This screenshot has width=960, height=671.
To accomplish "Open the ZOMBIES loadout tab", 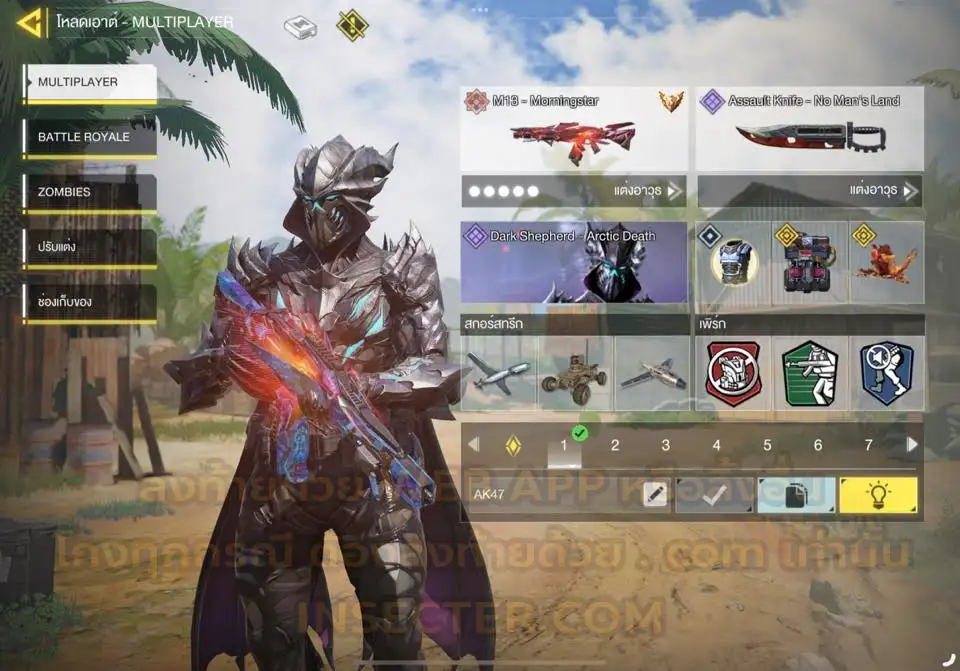I will click(x=90, y=192).
